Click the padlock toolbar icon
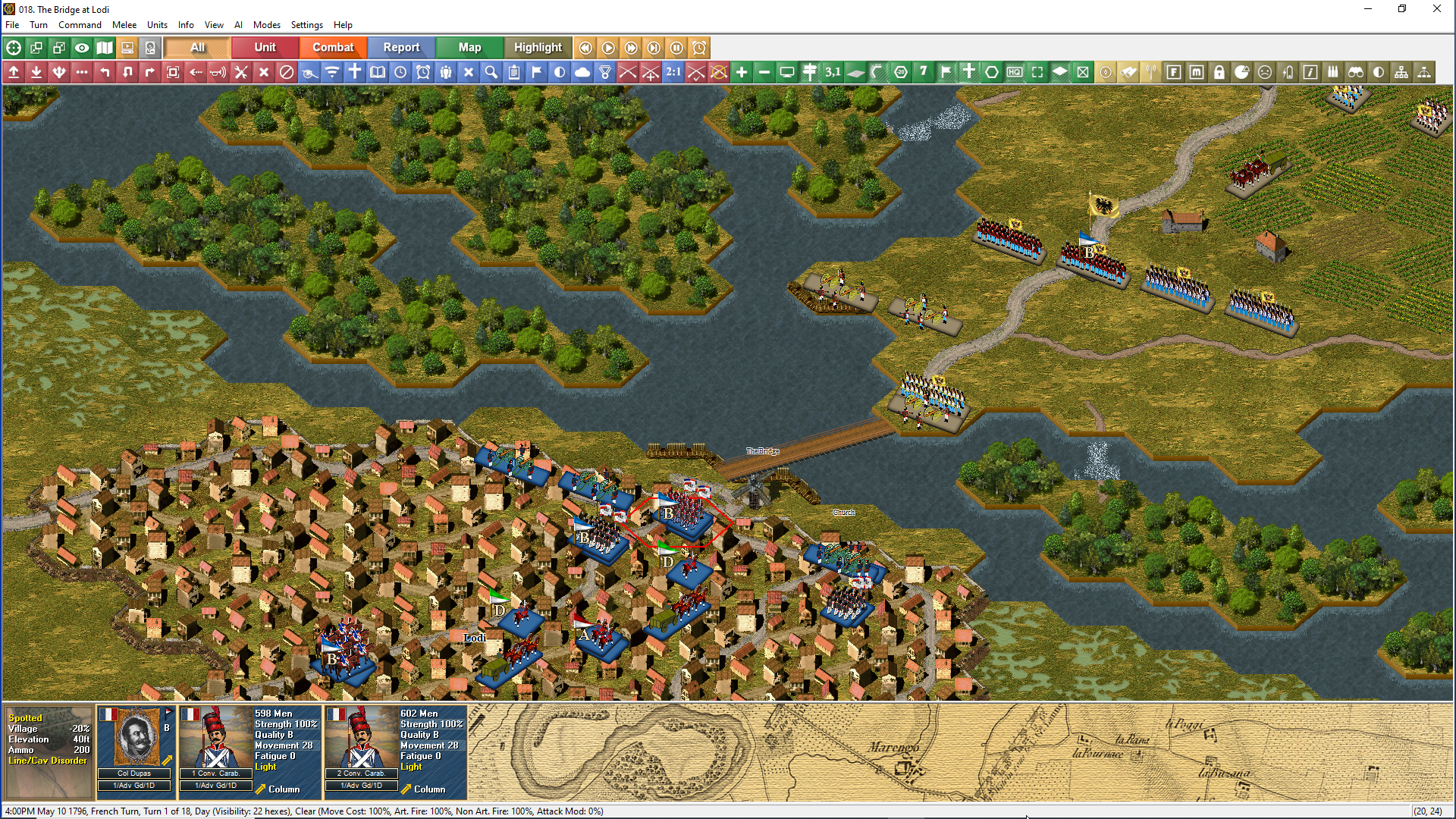The image size is (1456, 819). click(x=1219, y=72)
